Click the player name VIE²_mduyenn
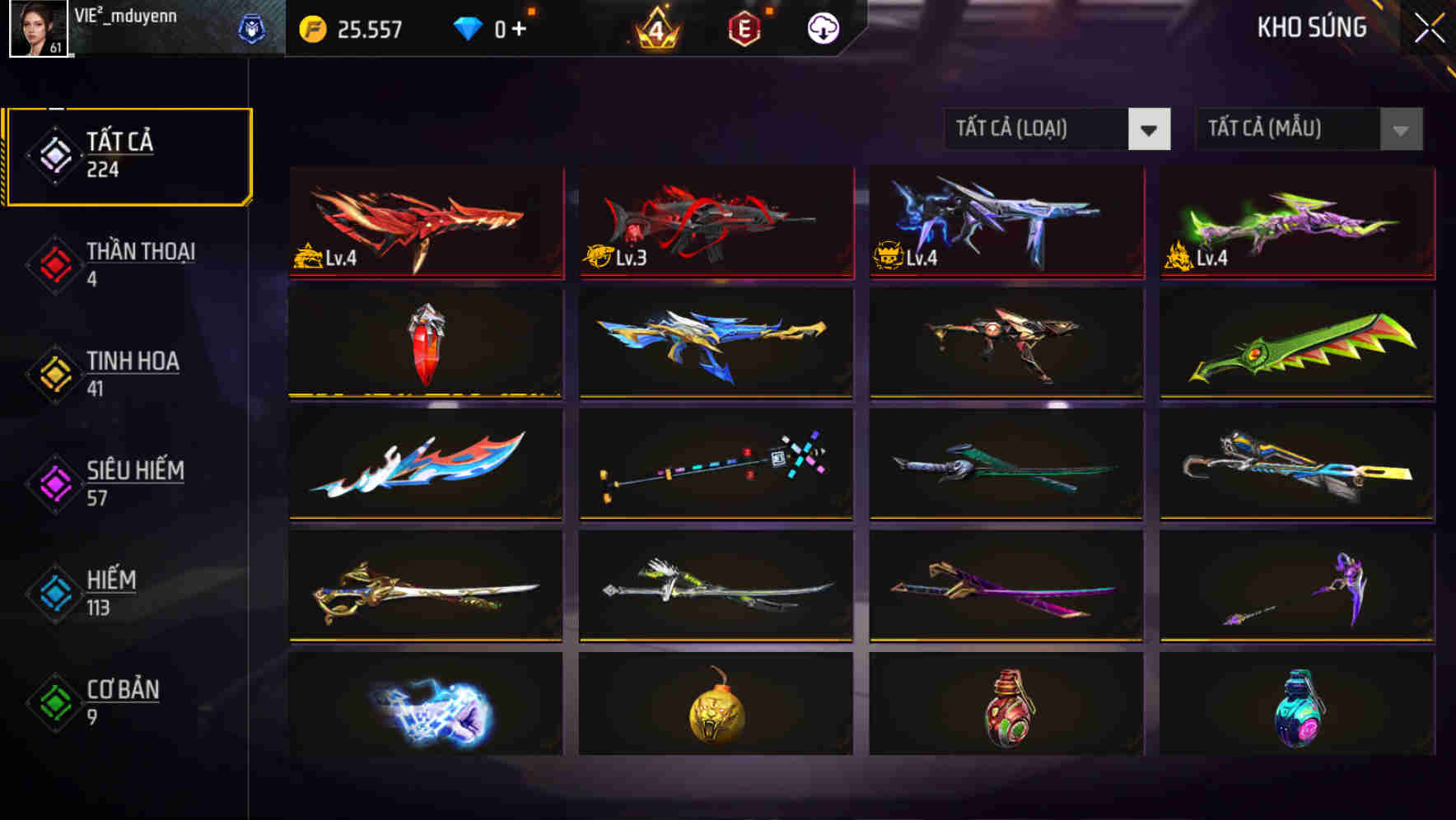 click(x=124, y=15)
